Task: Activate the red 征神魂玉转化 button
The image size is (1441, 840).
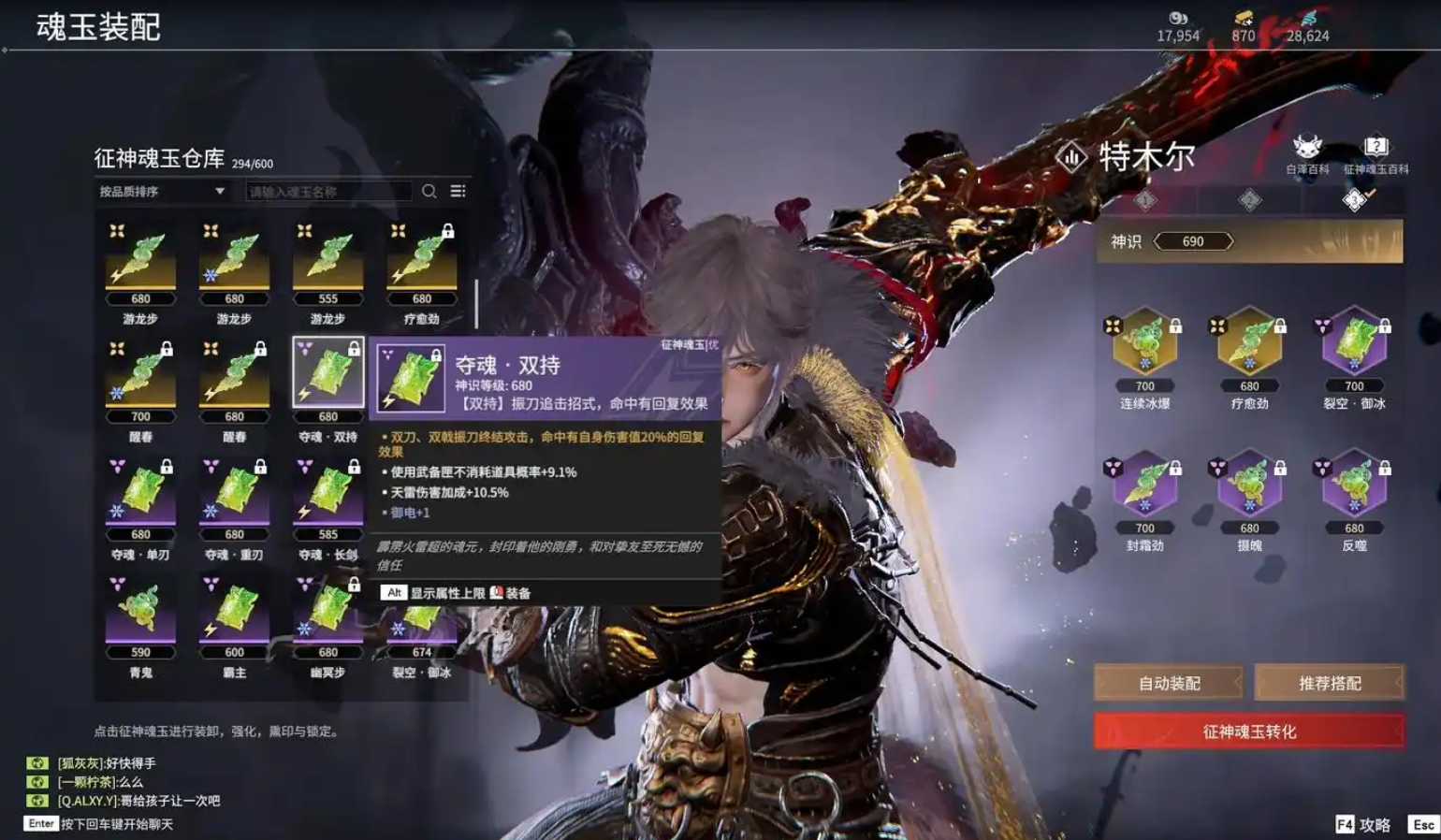Action: coord(1249,731)
